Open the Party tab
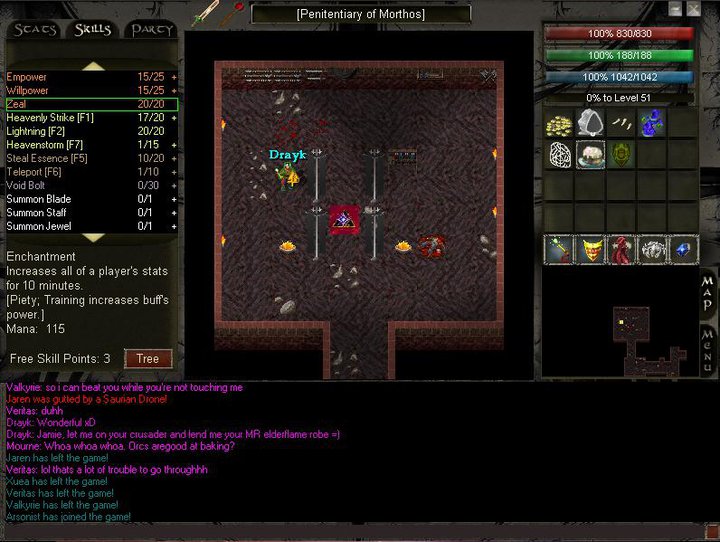Viewport: 720px width, 542px height. 150,30
